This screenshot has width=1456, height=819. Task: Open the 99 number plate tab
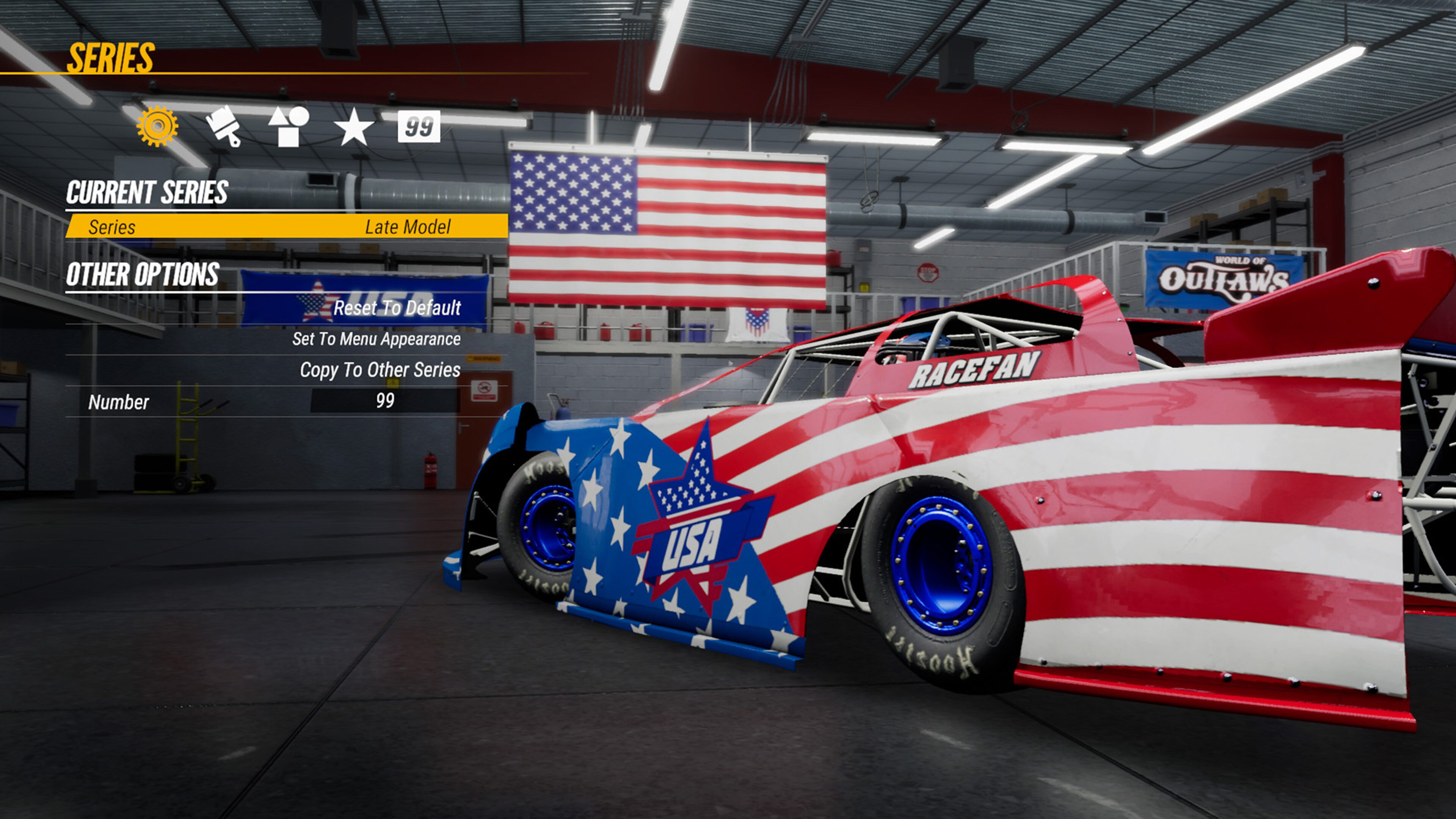point(418,126)
